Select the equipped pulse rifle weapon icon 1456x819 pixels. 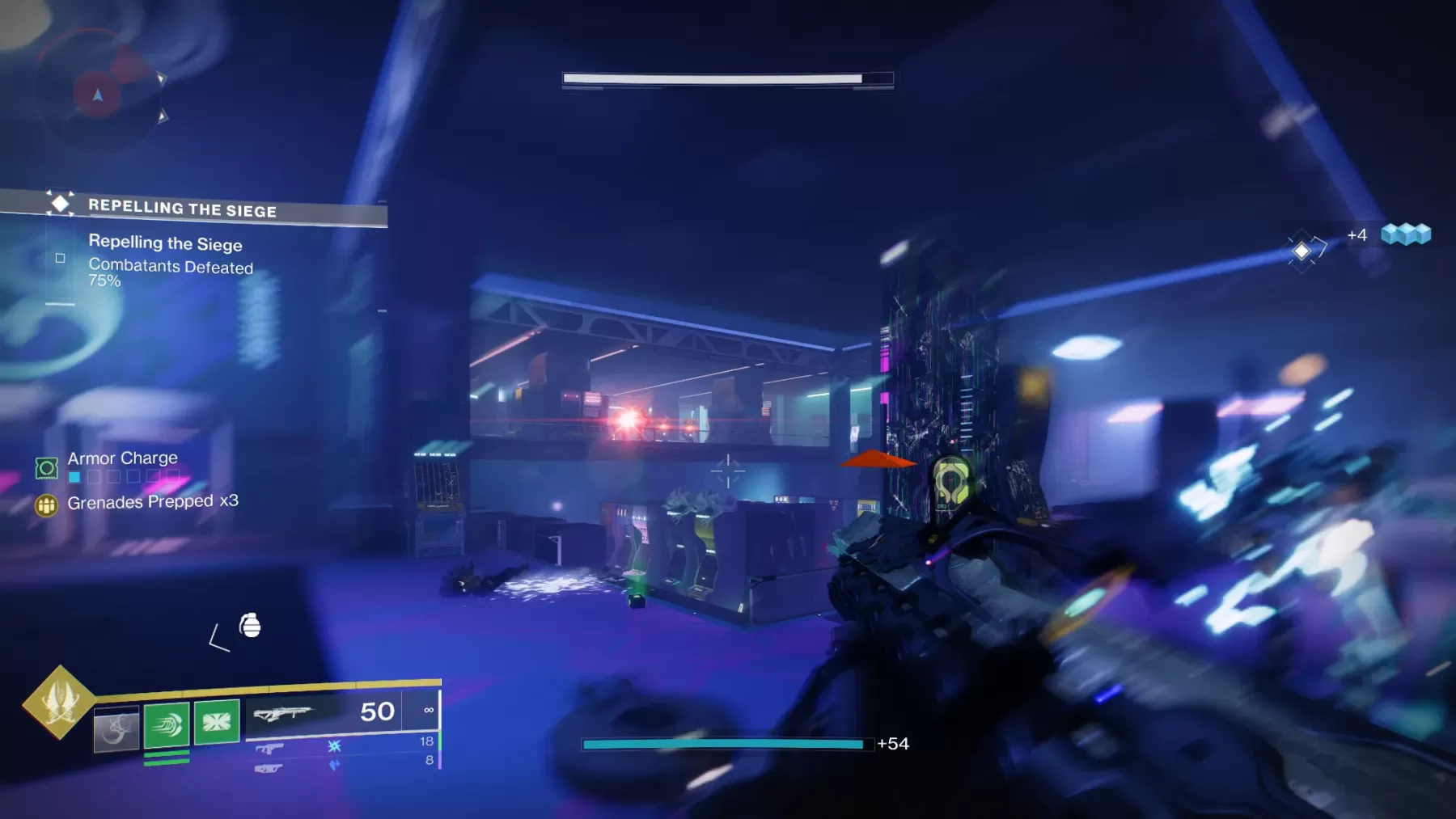(285, 713)
